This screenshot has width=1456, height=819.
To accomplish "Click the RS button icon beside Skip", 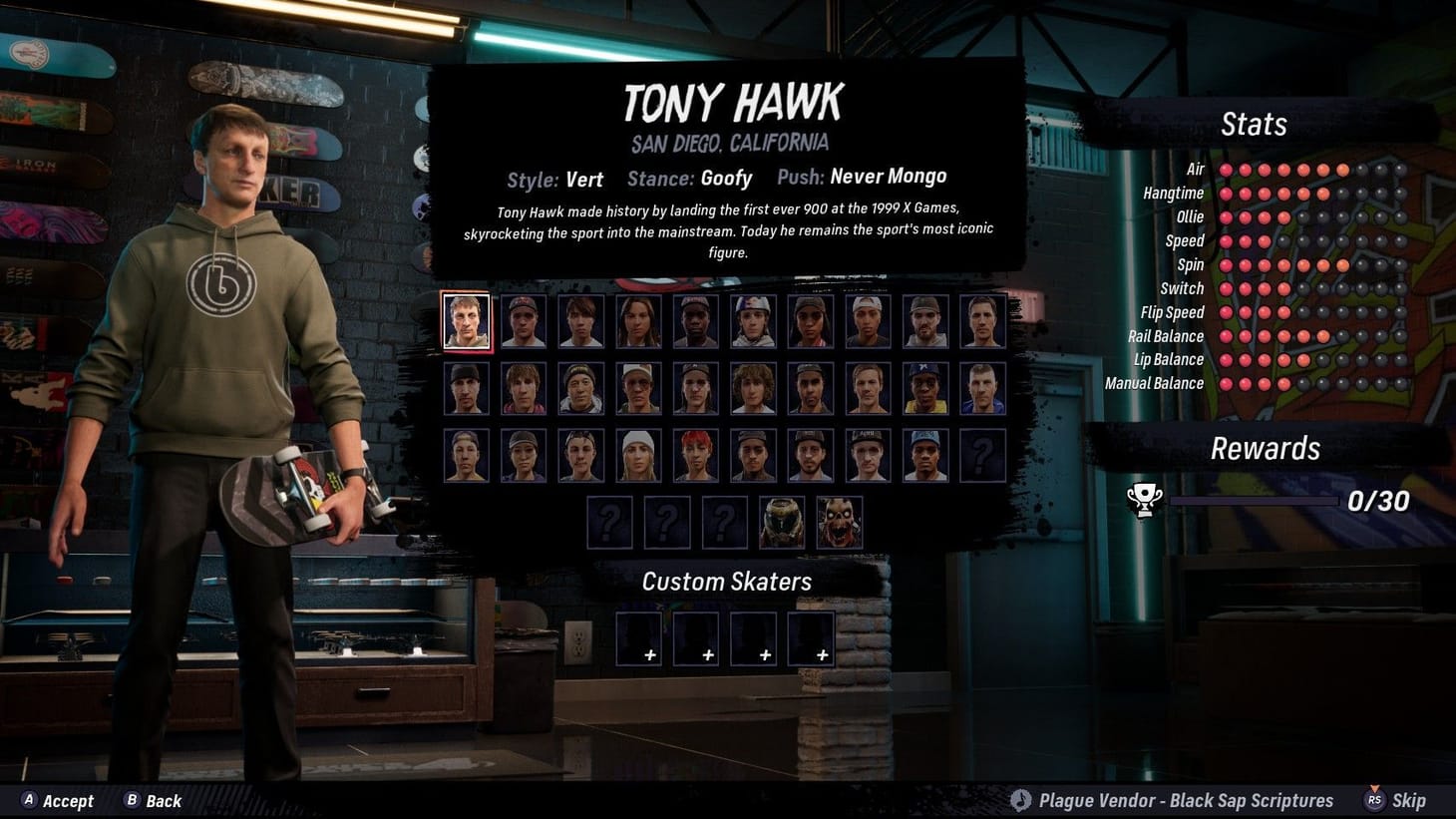I will click(1373, 800).
